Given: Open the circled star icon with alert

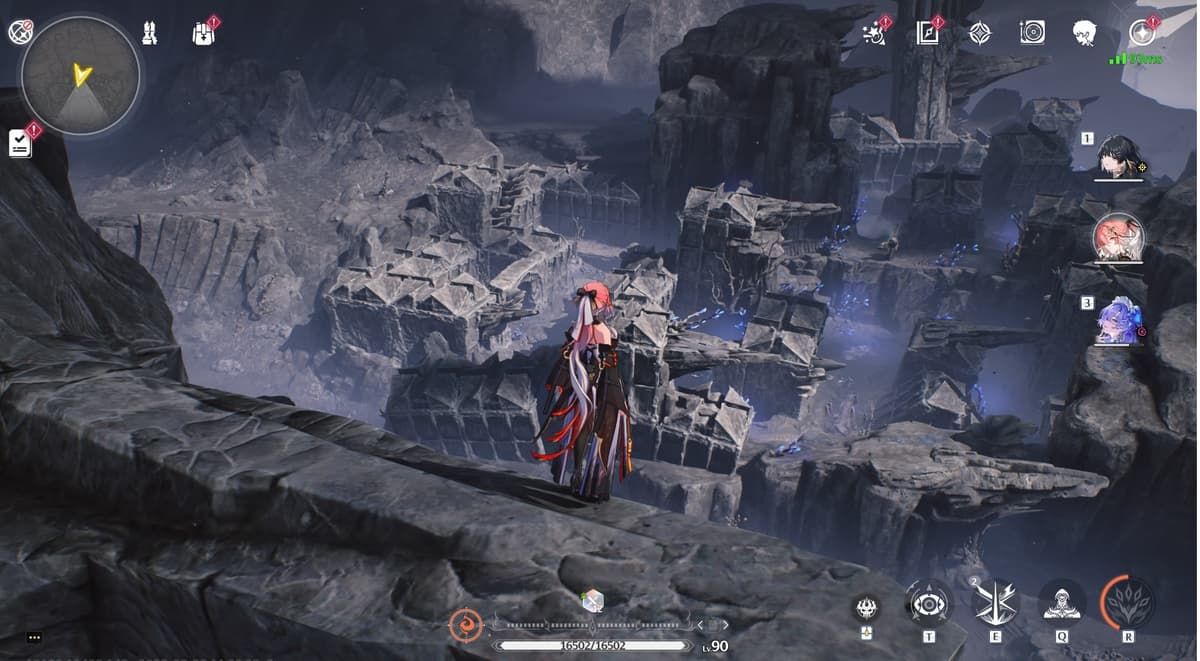Looking at the screenshot, I should click(x=1140, y=32).
